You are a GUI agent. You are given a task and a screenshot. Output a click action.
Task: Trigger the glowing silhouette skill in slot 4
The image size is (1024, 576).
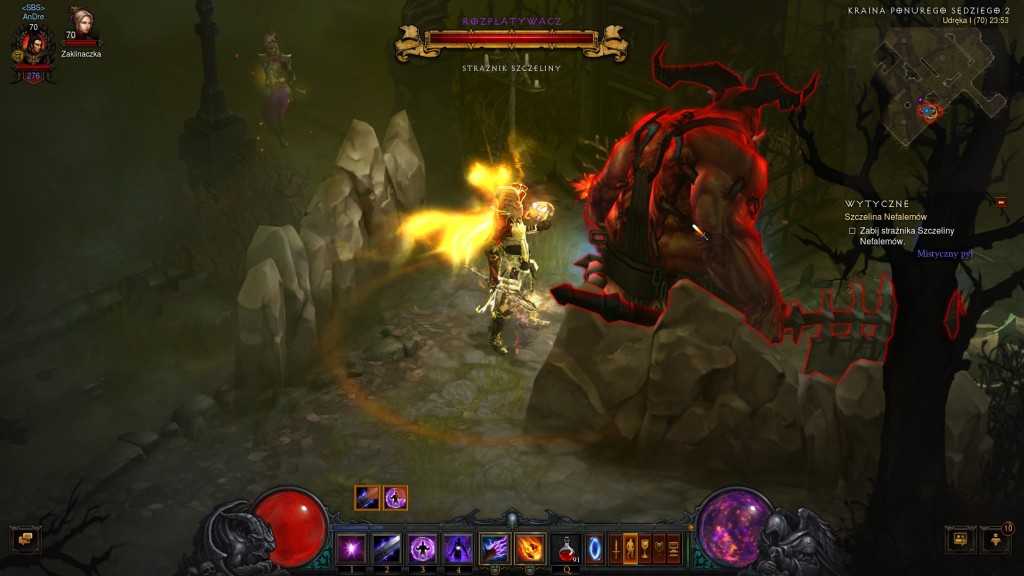458,549
